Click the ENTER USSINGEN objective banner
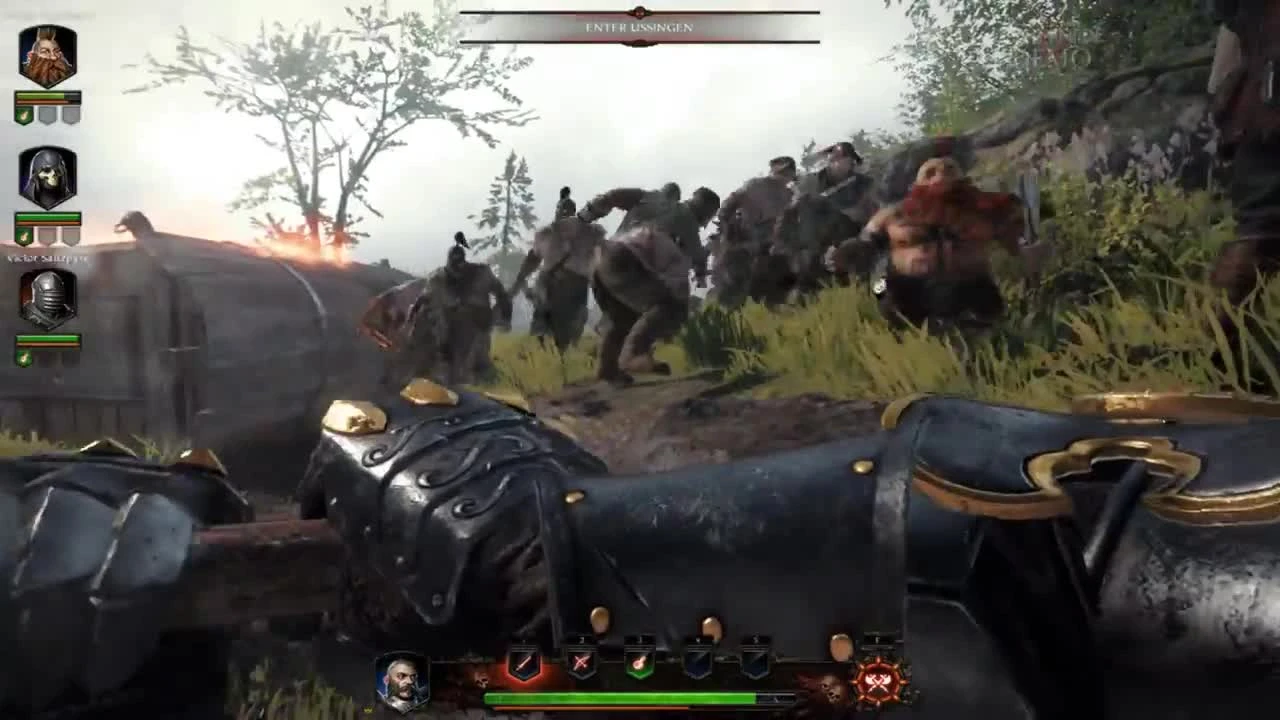The height and width of the screenshot is (720, 1280). pos(640,28)
